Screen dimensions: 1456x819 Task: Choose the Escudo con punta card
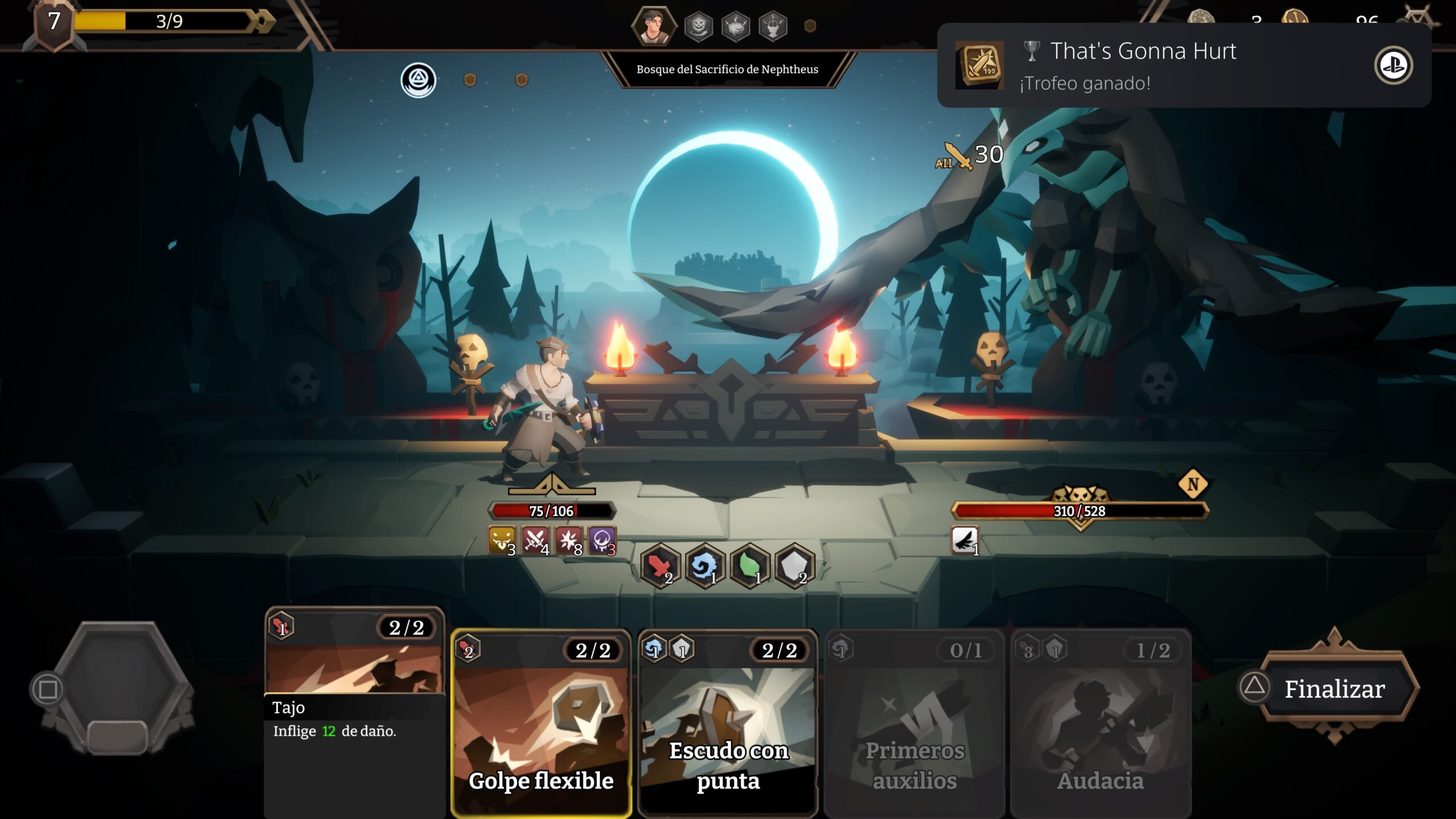[727, 722]
